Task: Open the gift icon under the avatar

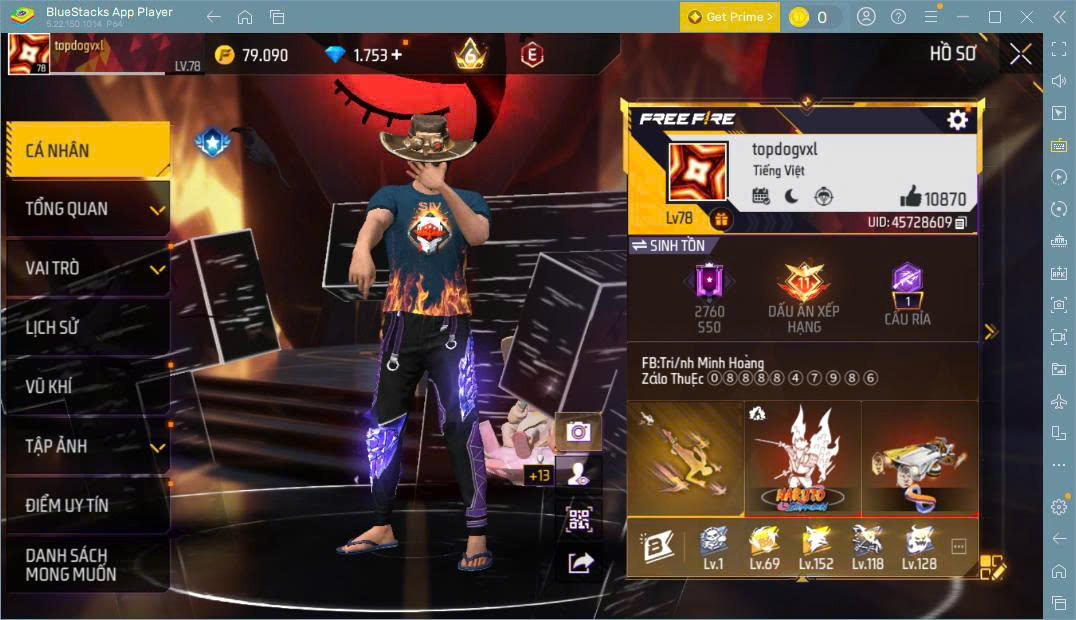Action: click(x=720, y=218)
